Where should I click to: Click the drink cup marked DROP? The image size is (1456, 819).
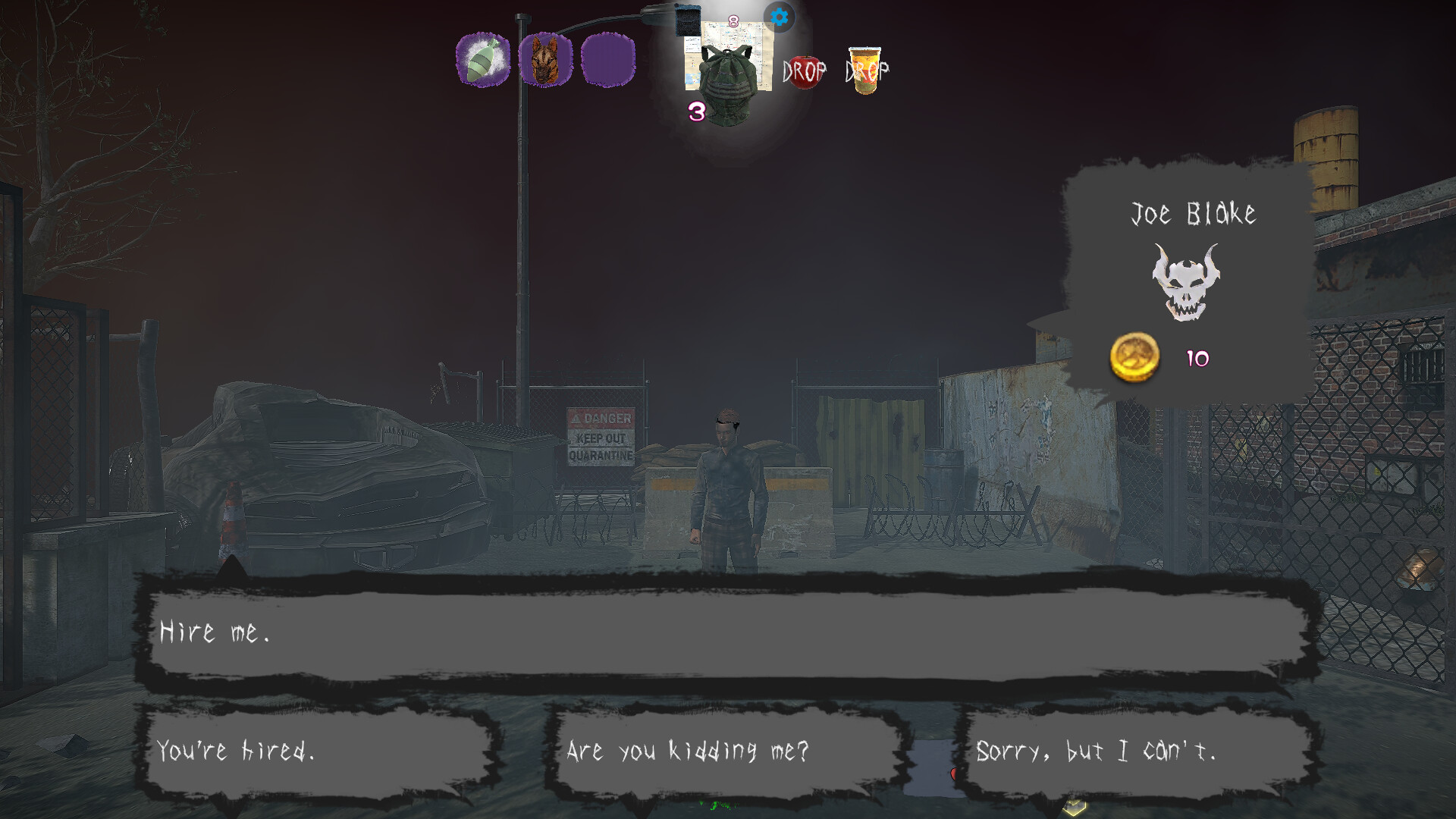pyautogui.click(x=864, y=72)
